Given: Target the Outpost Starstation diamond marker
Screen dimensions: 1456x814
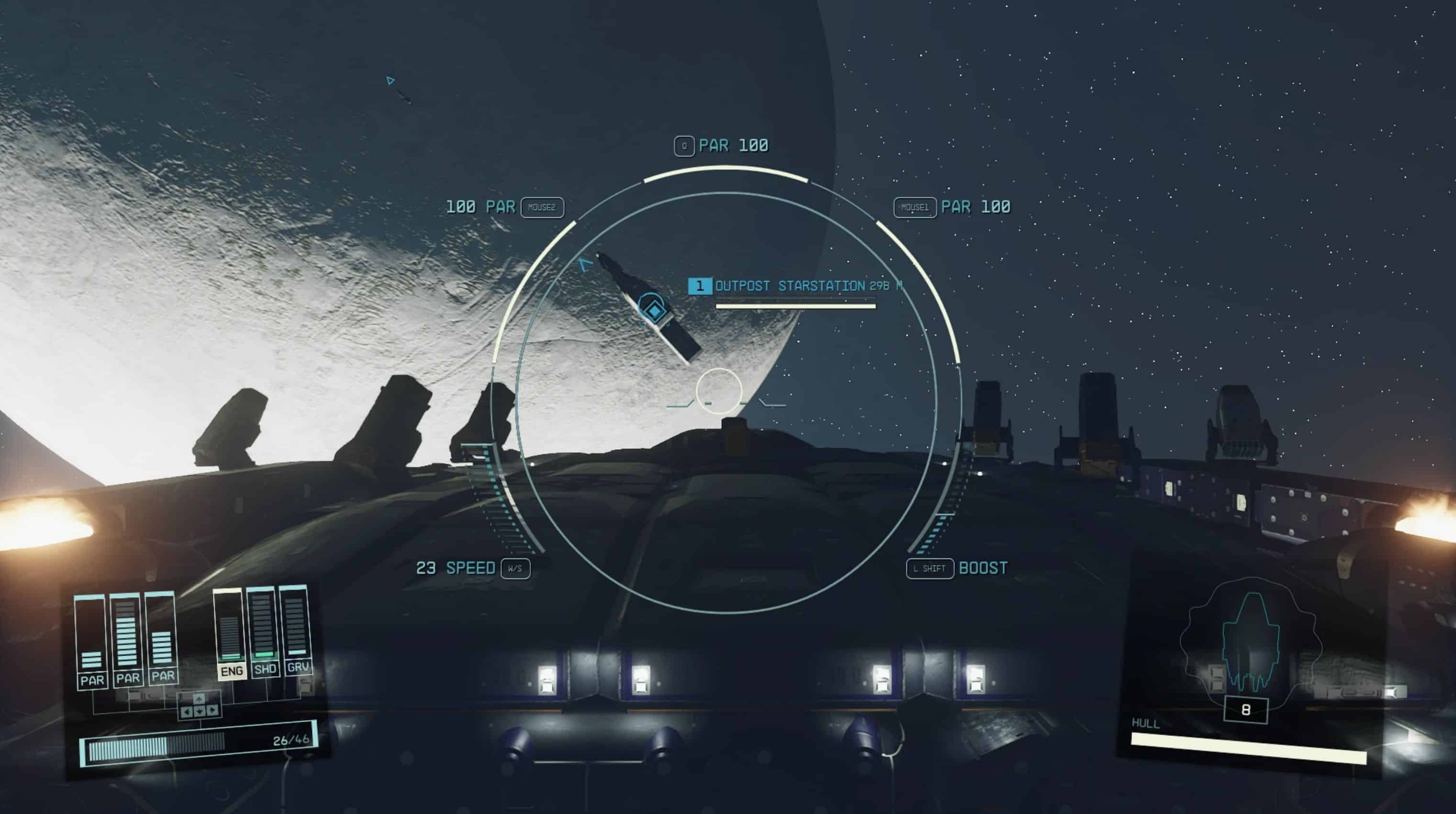Looking at the screenshot, I should [x=653, y=310].
